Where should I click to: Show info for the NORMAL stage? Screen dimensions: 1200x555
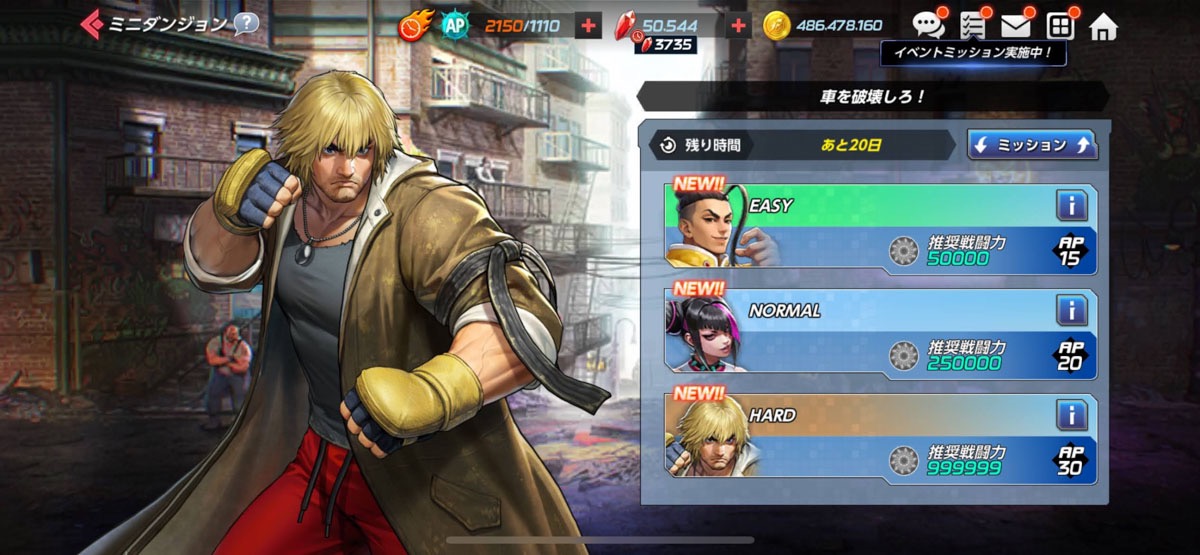click(x=1071, y=310)
